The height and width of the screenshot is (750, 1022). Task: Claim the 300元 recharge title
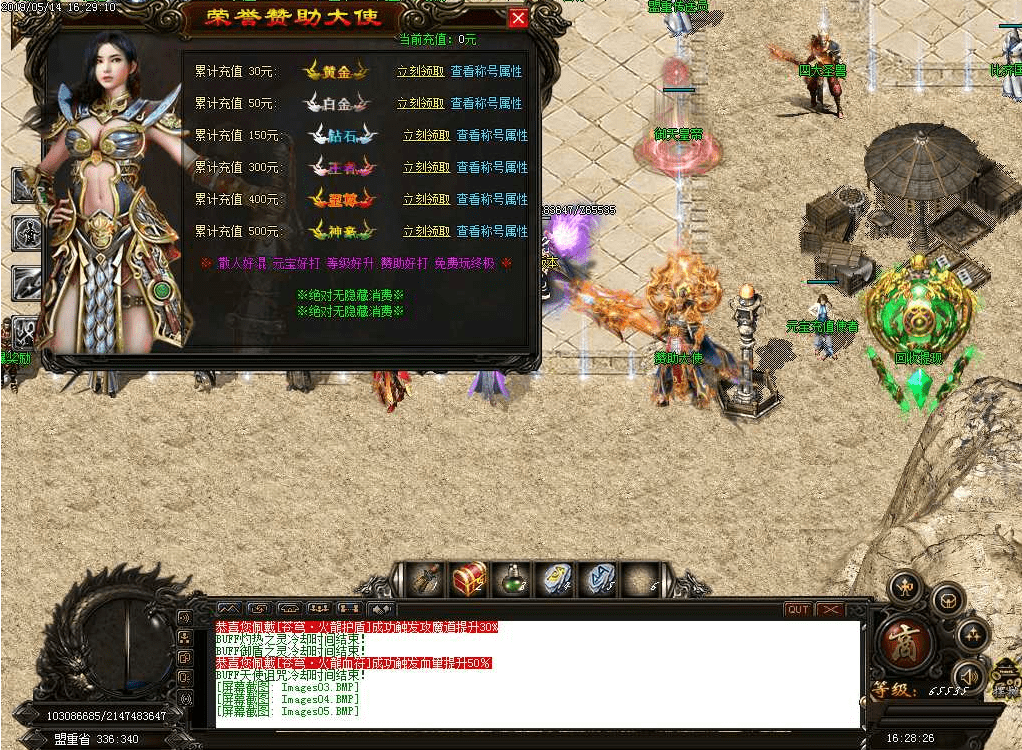[426, 167]
